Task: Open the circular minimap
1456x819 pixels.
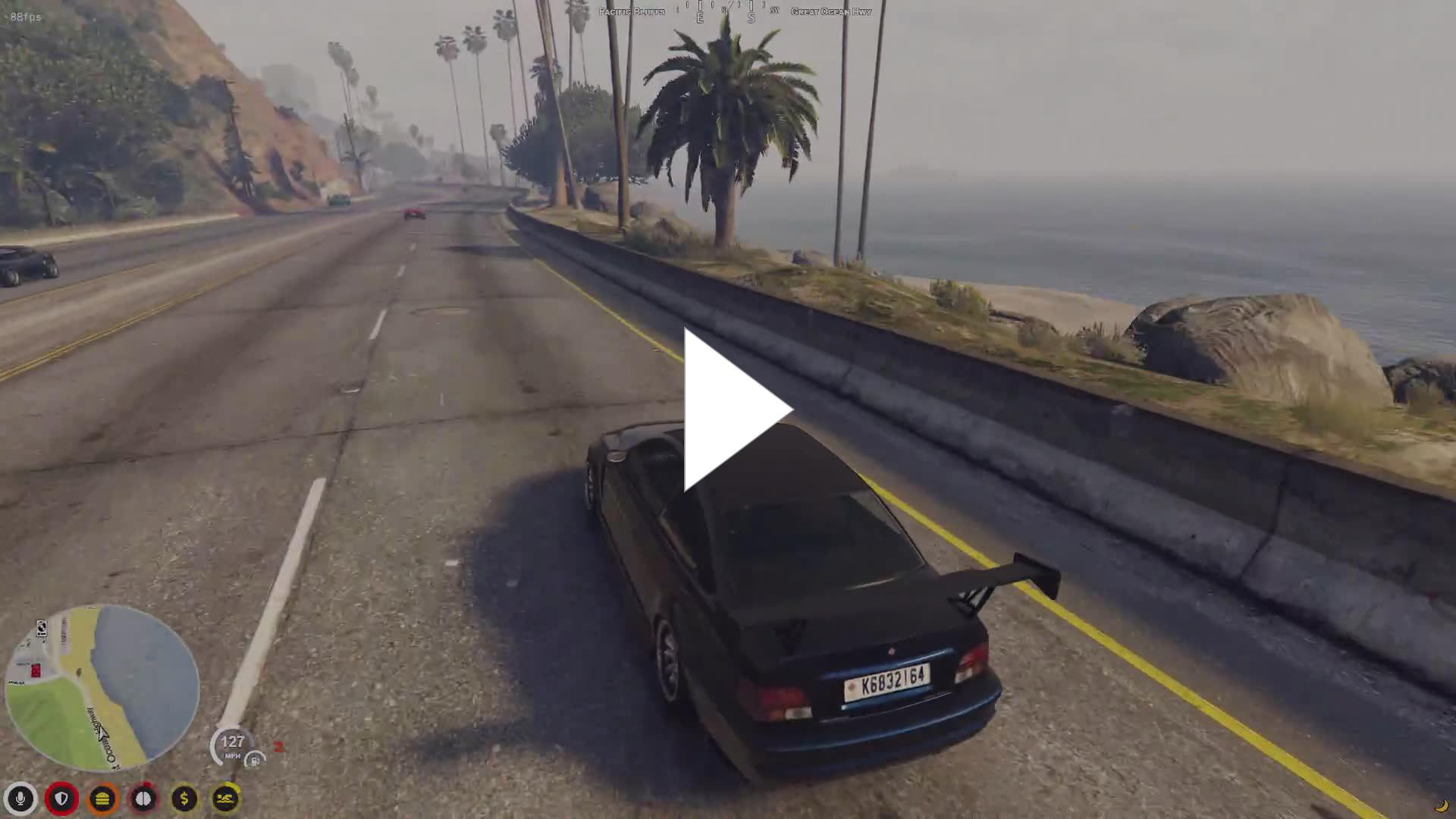Action: 102,687
